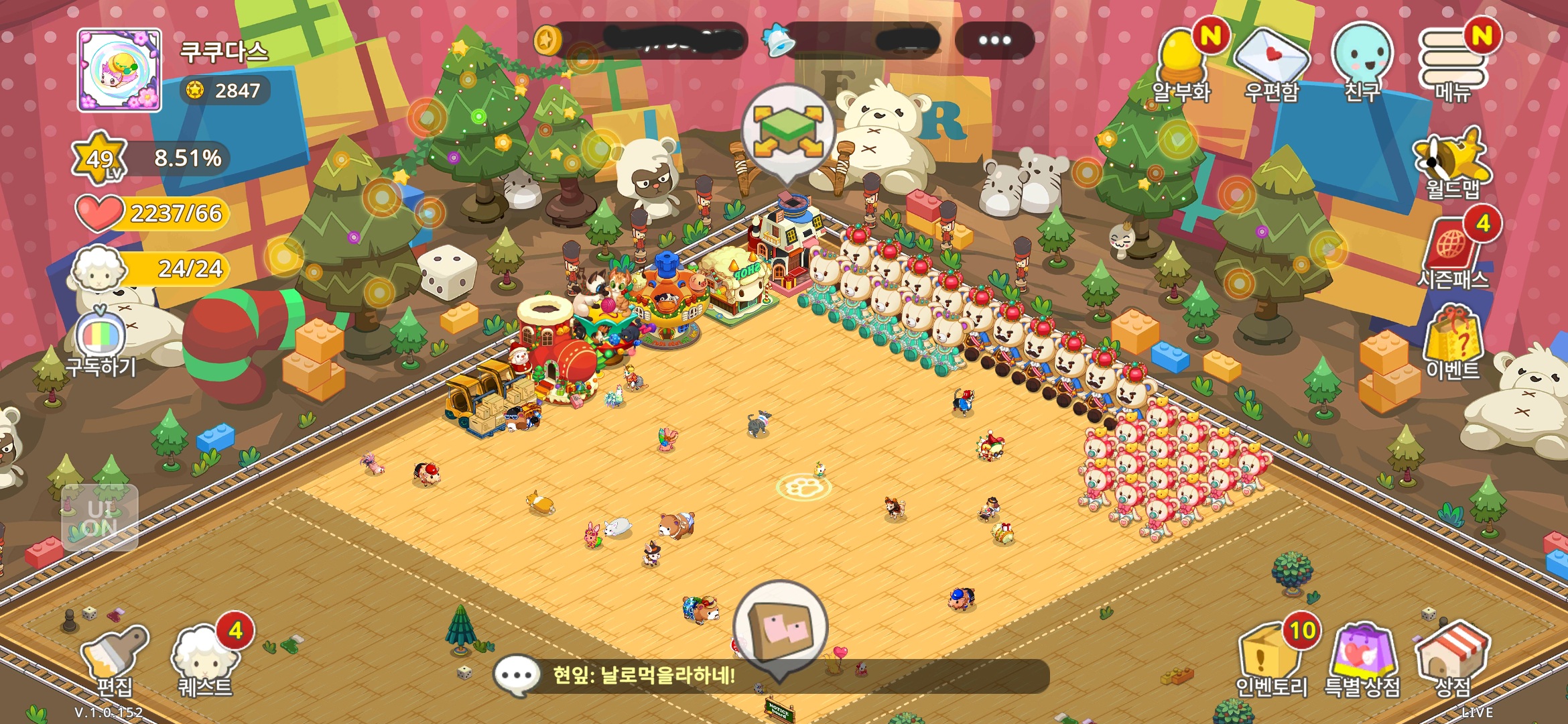Enter 편집 edit mode
The height and width of the screenshot is (724, 1568).
(115, 660)
